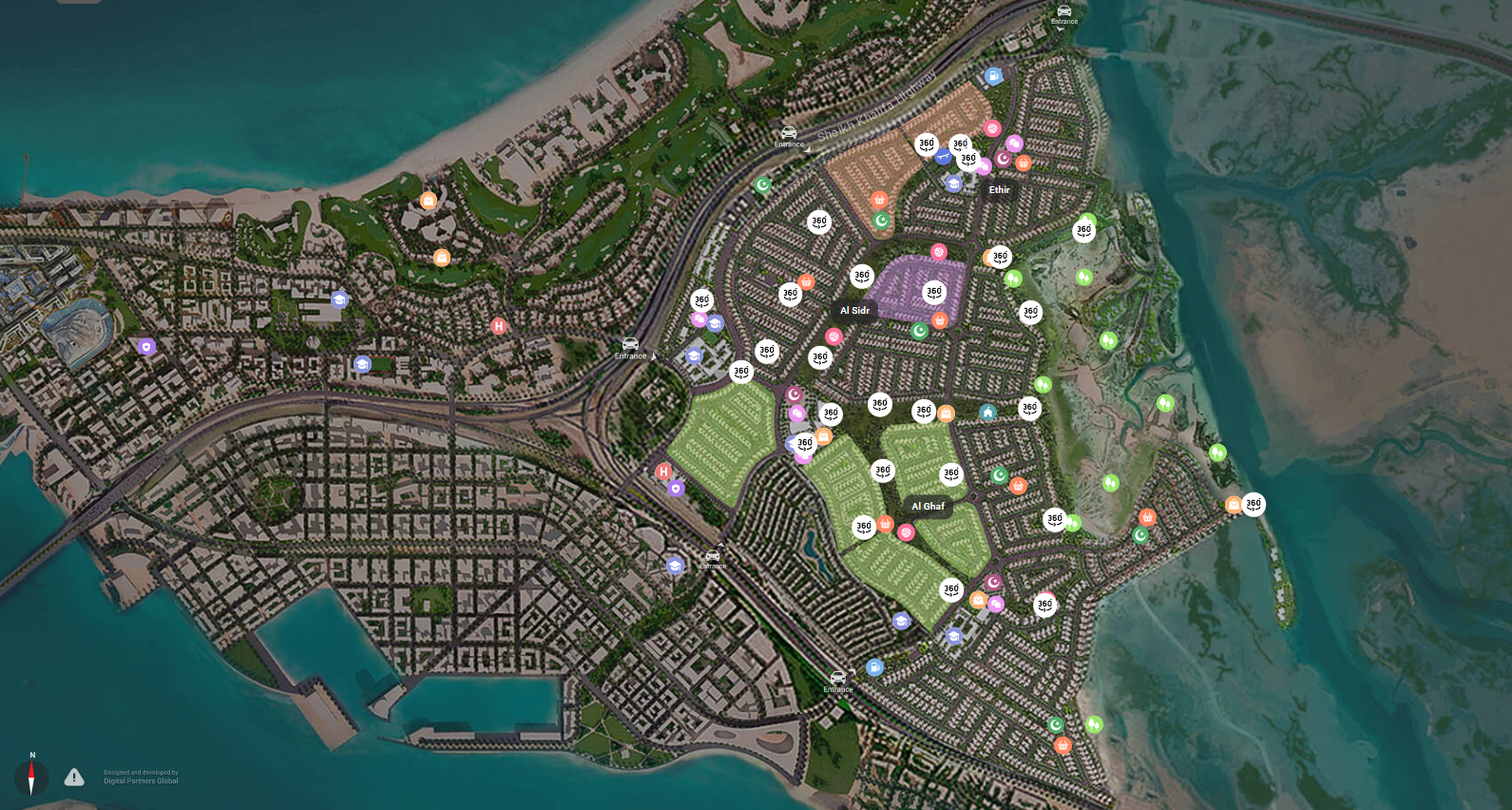Choose the Ethir community label
This screenshot has width=1512, height=810.
(x=999, y=190)
